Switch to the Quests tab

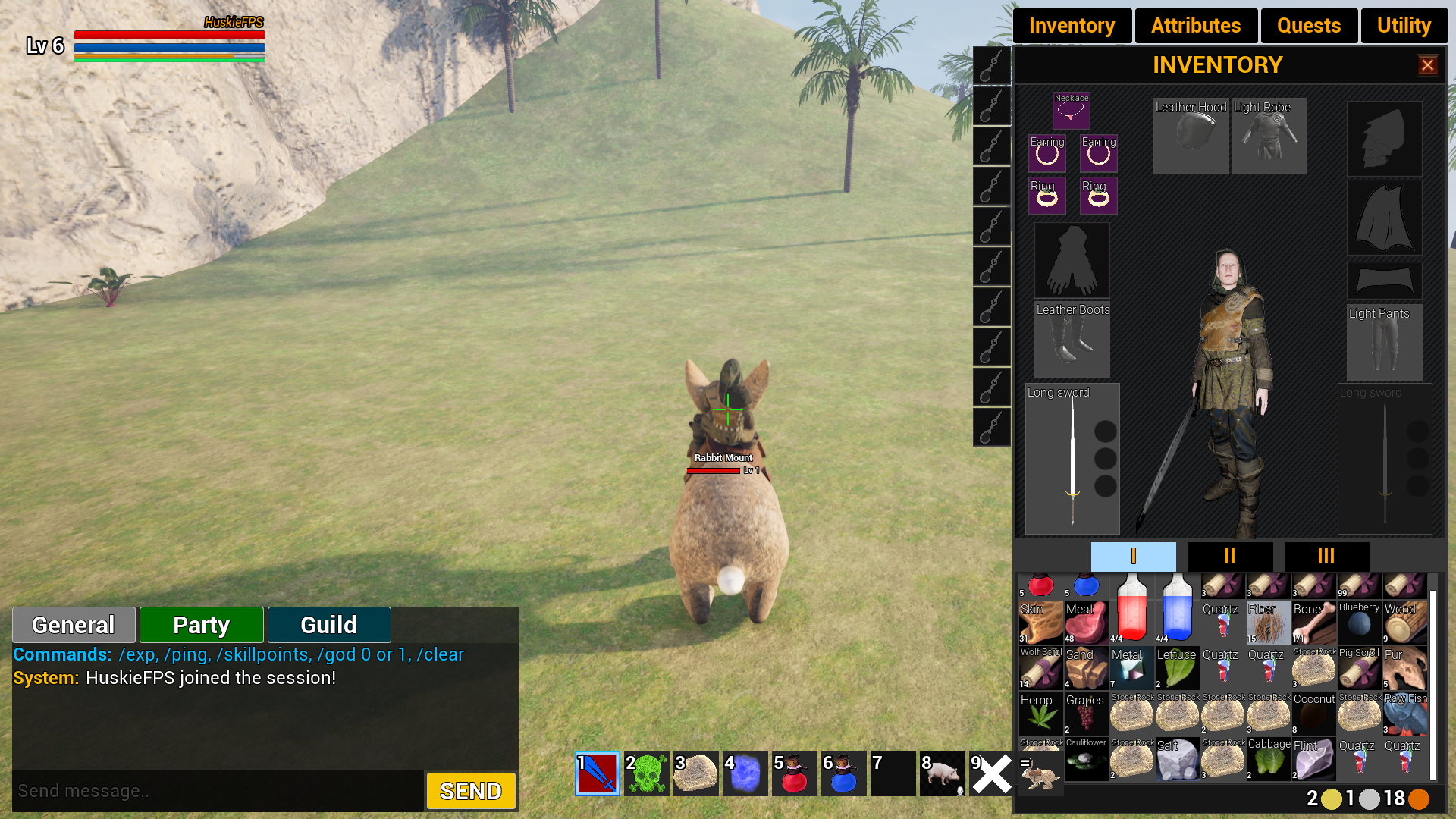click(x=1308, y=26)
